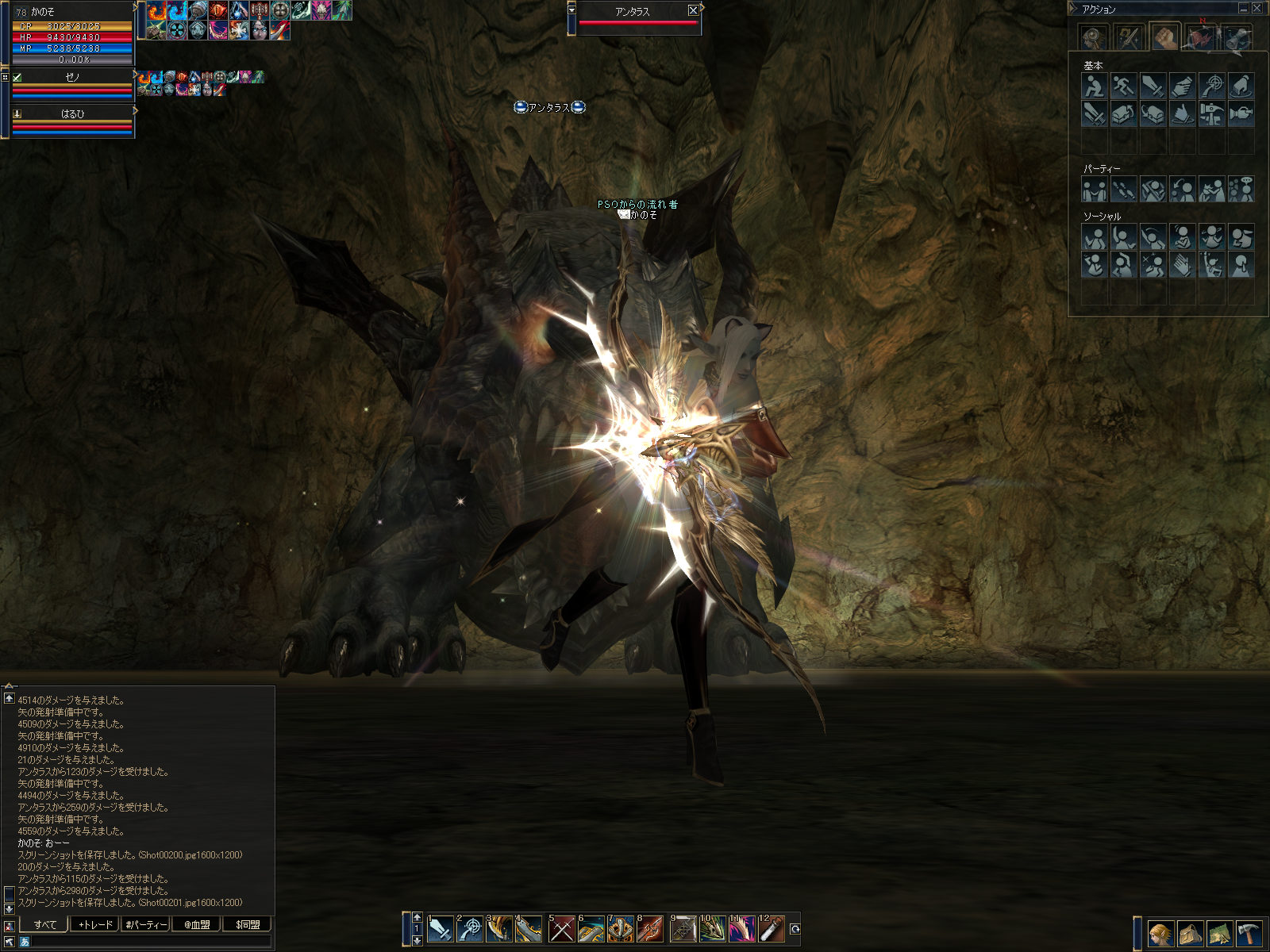Use the sit/stand basic action

point(1094,86)
